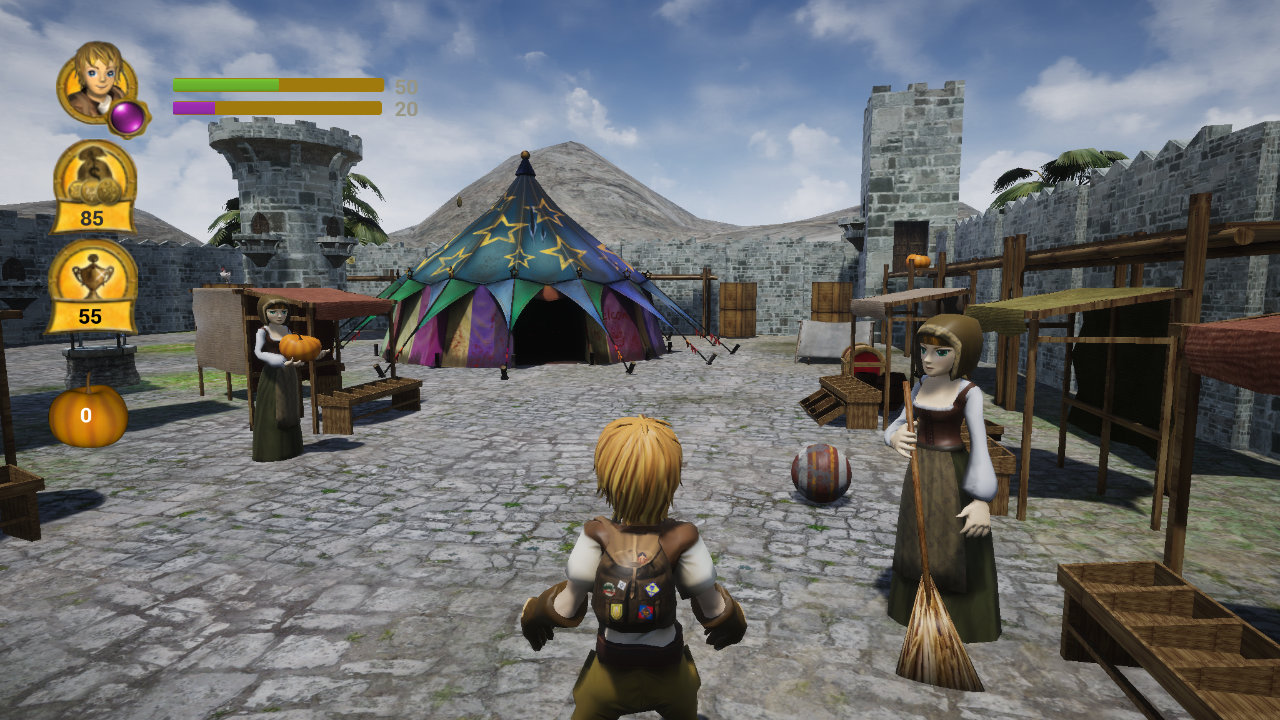1280x720 pixels.
Task: Click the number 20 next to the mana bar
Action: tap(402, 108)
